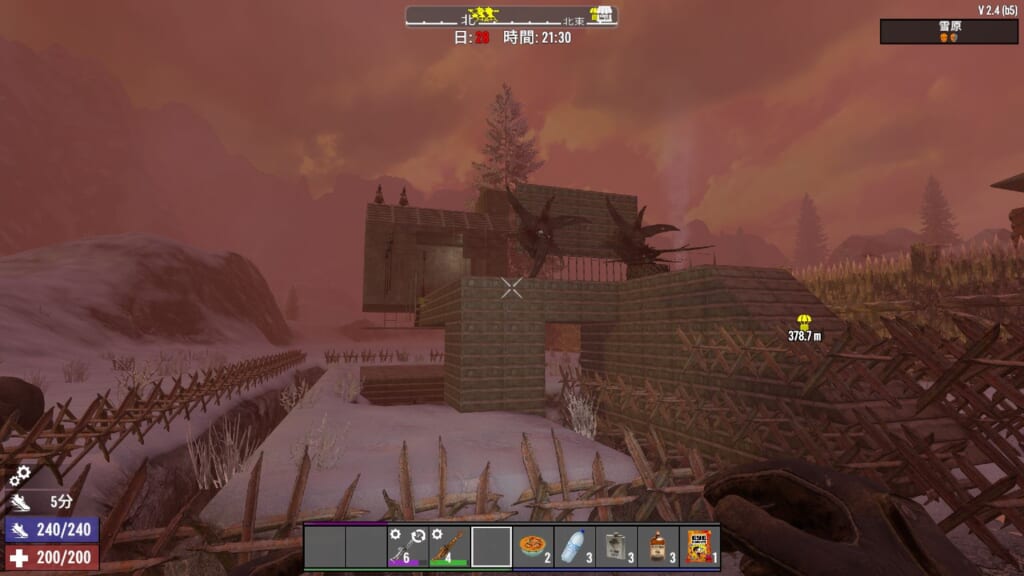Select the brown liquor bottle slot

(x=658, y=547)
